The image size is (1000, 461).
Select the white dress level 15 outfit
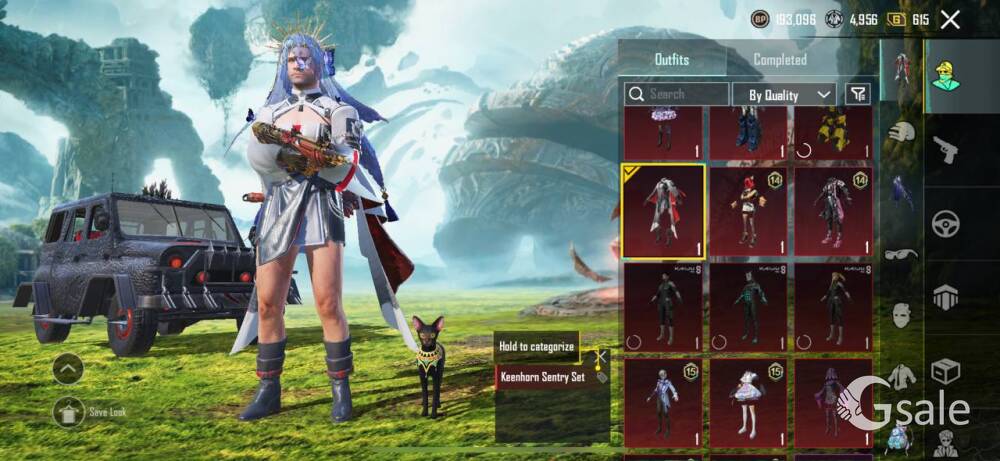click(748, 403)
